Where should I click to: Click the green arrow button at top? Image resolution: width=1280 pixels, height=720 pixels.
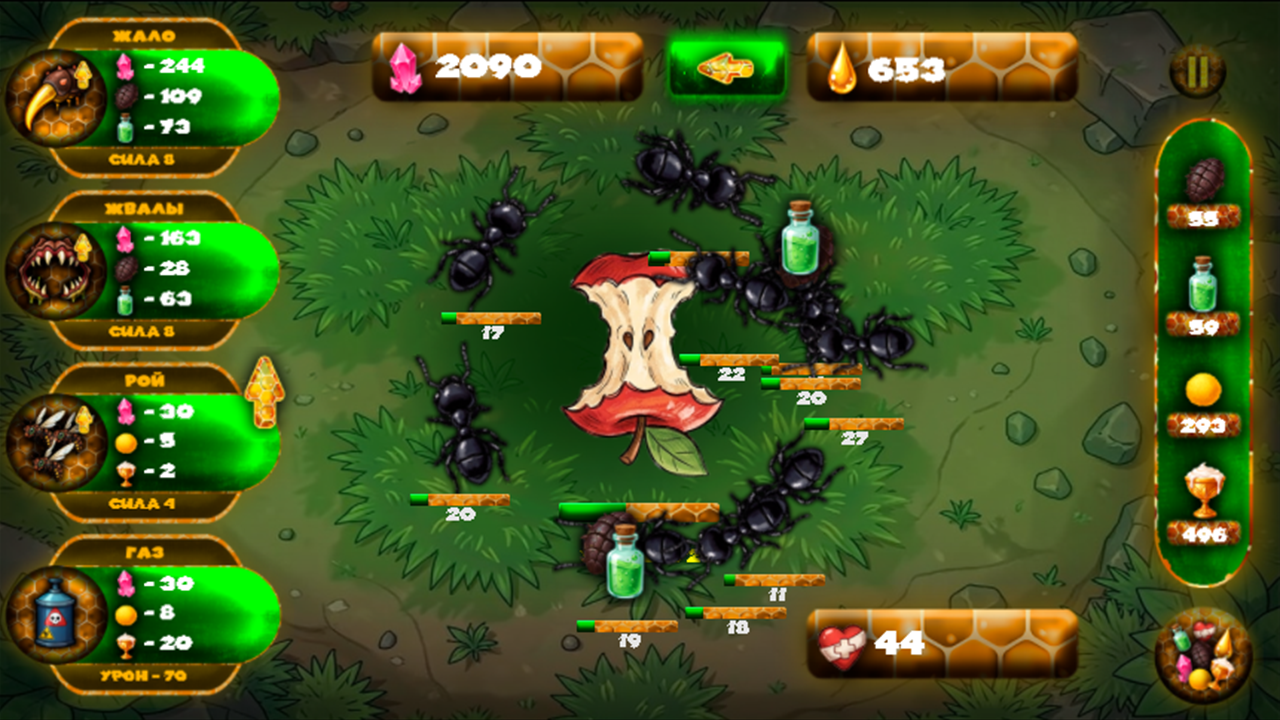click(x=726, y=68)
